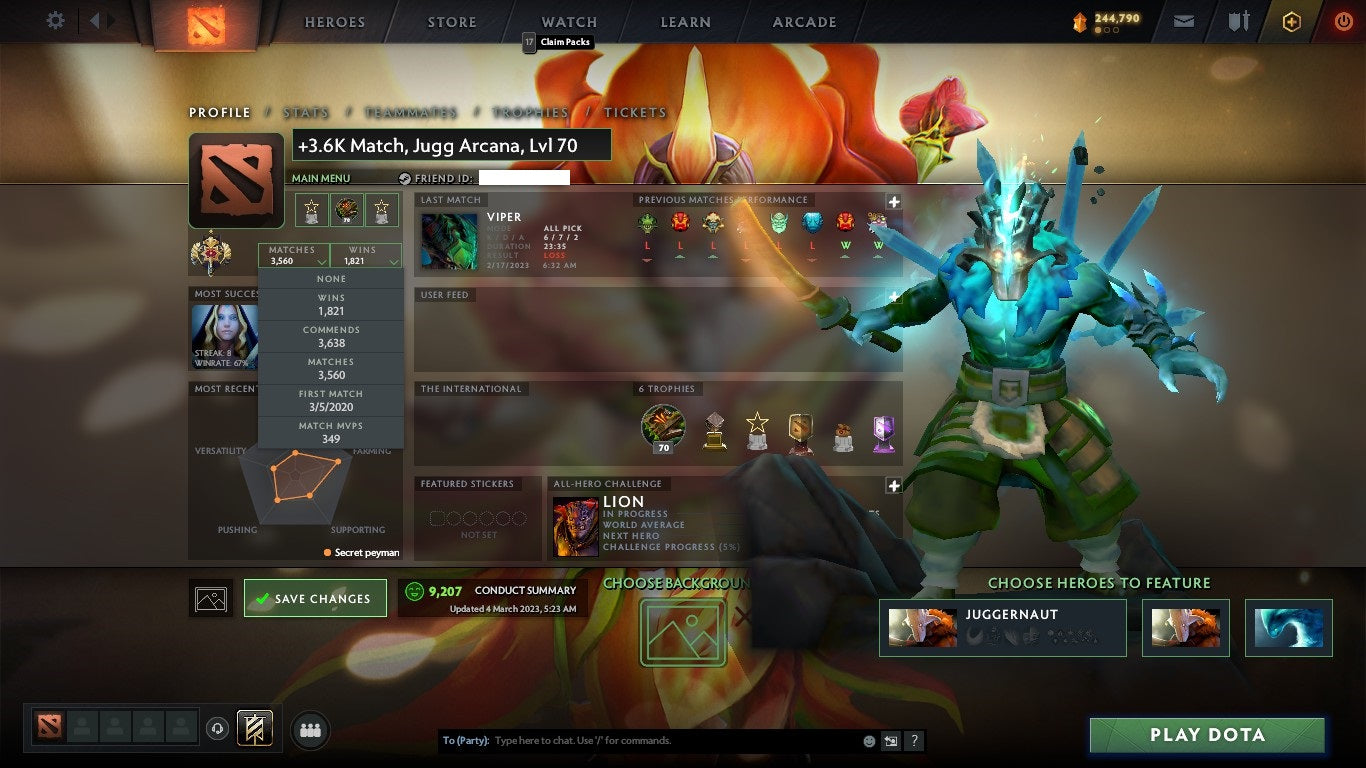Open Party Finder with the three-people icon

(x=310, y=729)
